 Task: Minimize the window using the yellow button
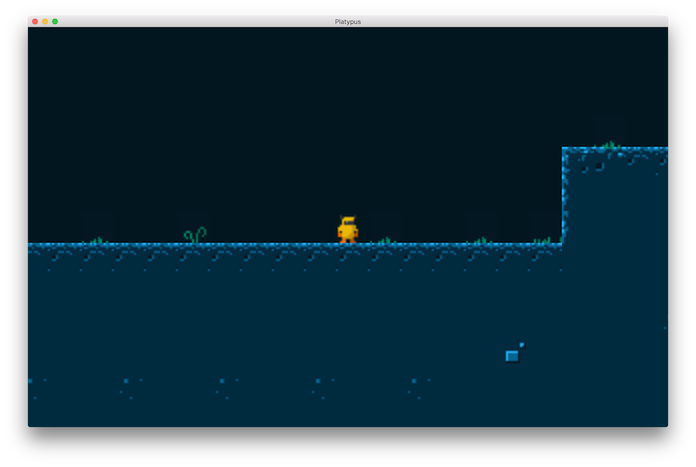pos(45,21)
